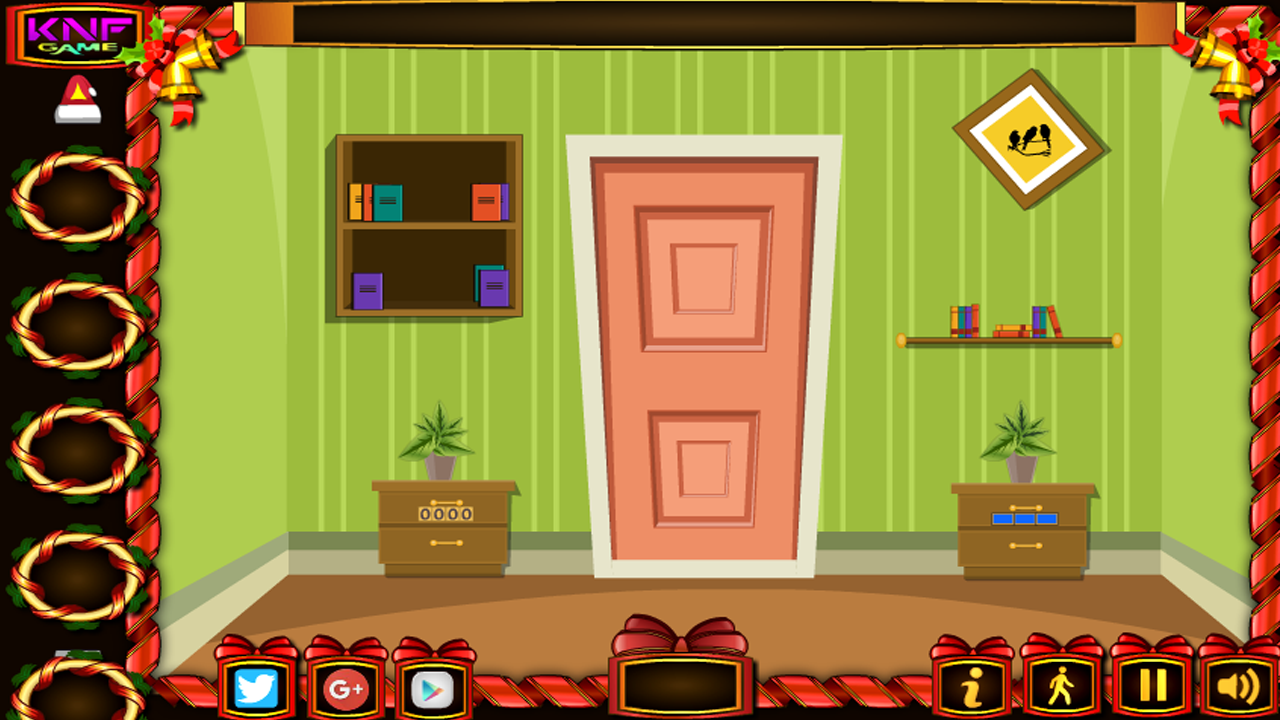Open the pink double-panel door
Viewport: 1280px width, 720px height.
click(700, 370)
